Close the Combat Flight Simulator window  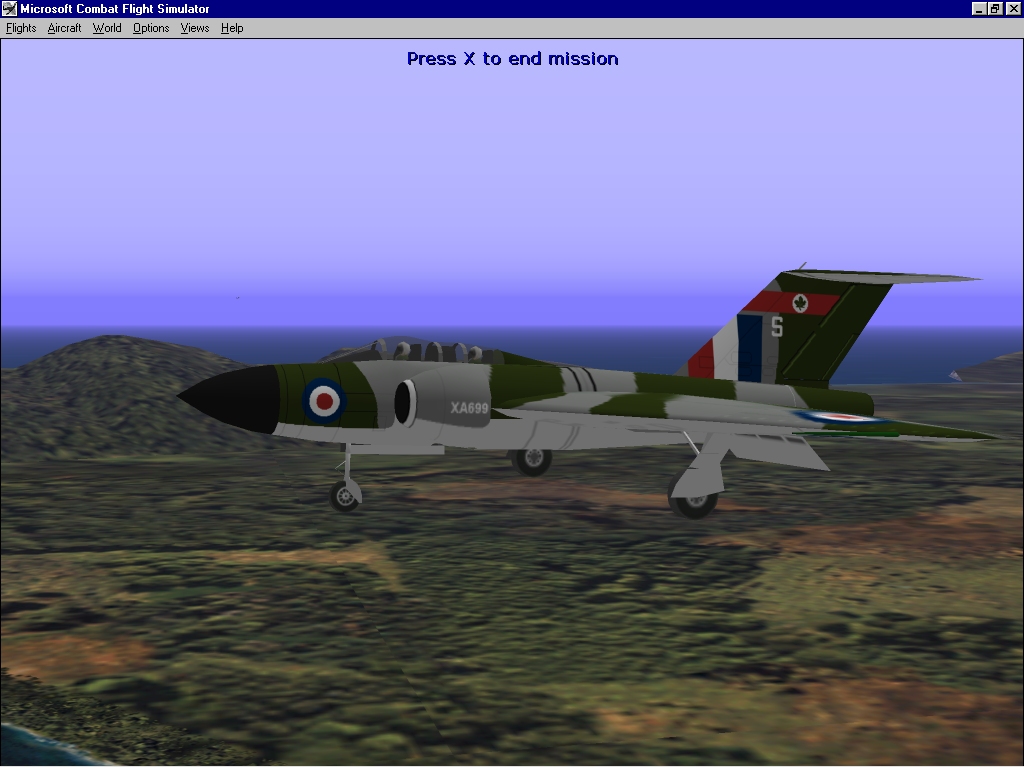pyautogui.click(x=1013, y=9)
